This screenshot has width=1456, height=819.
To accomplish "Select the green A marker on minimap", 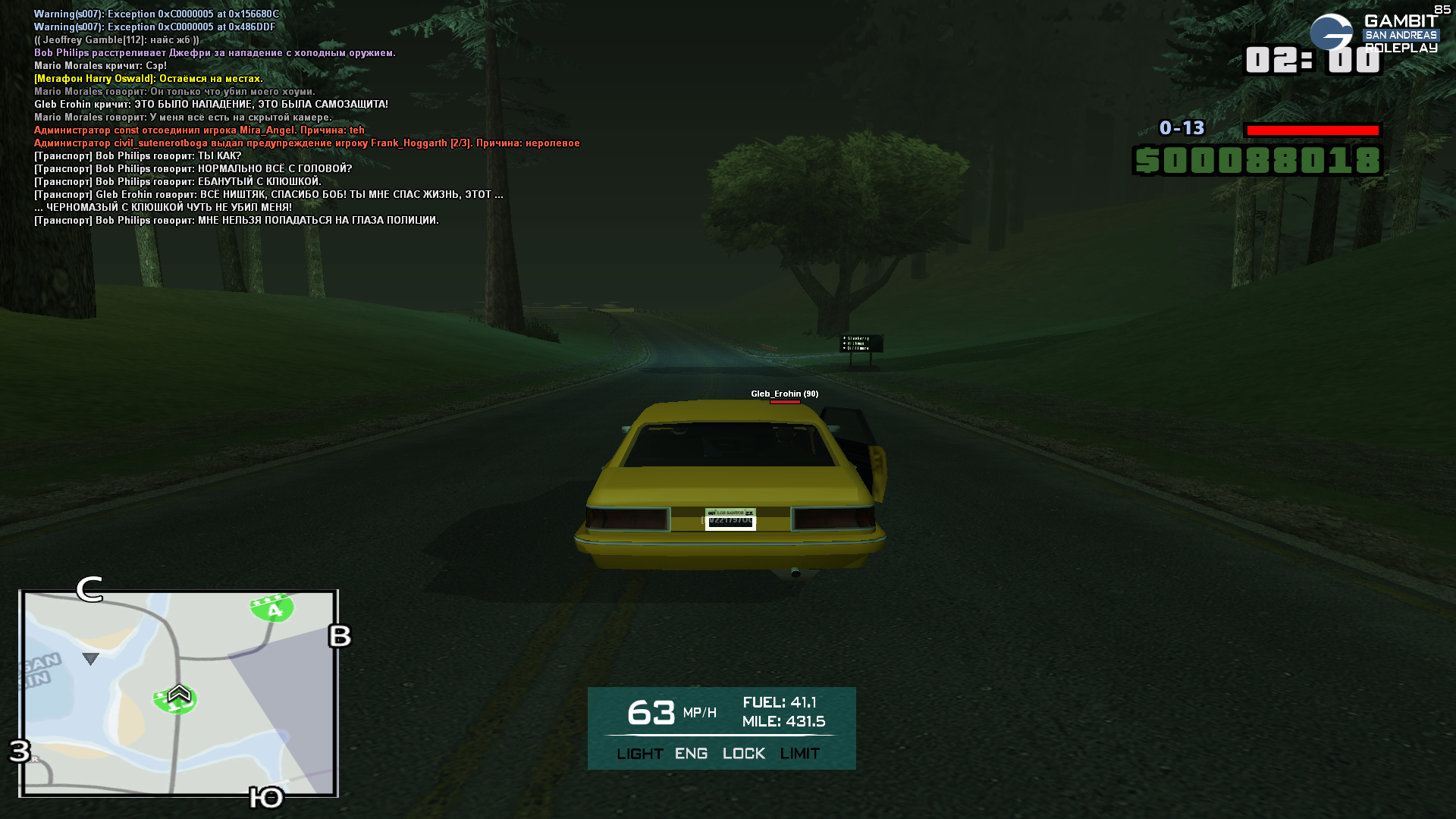I will tap(272, 608).
